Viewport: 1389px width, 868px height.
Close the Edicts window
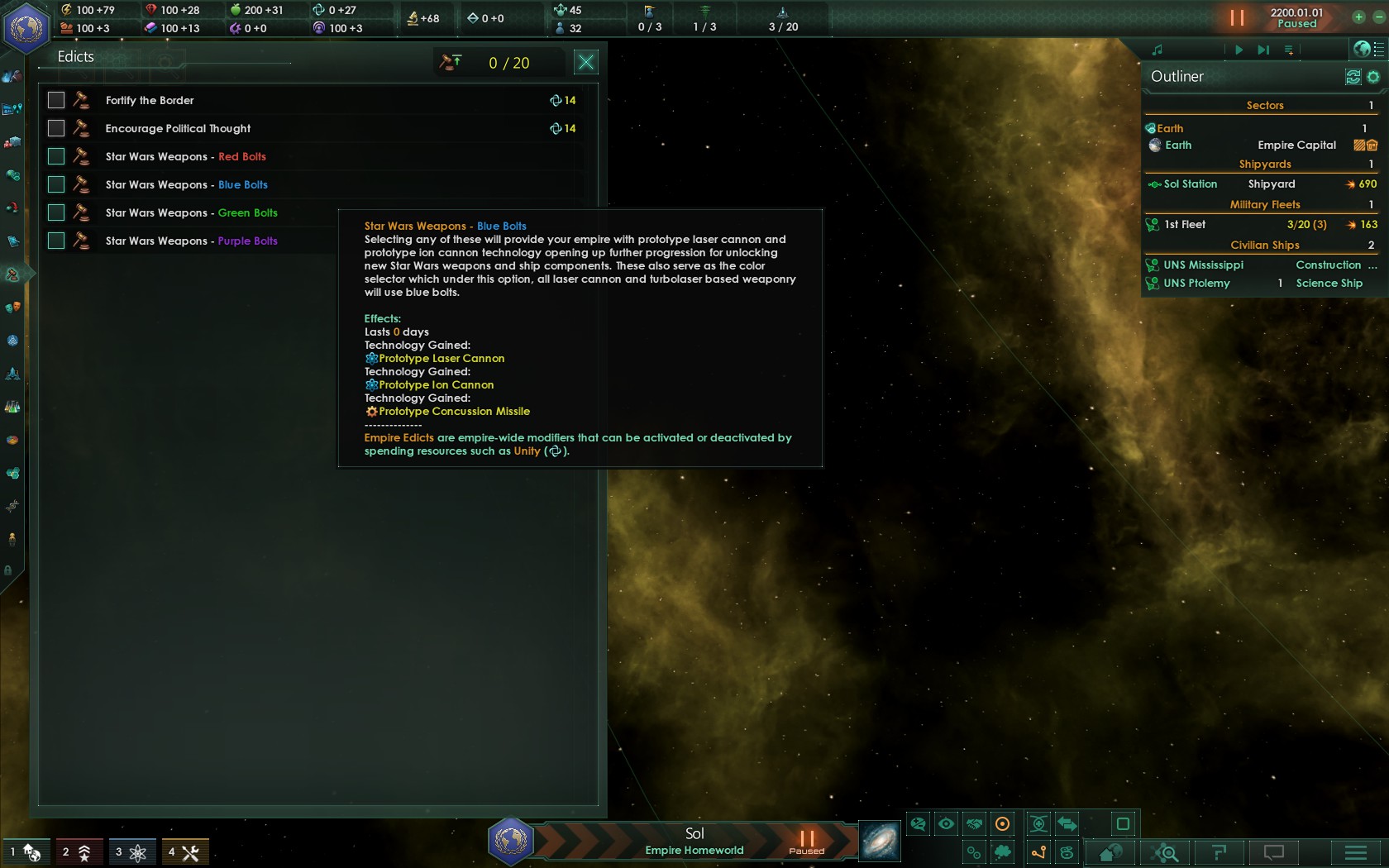(585, 62)
